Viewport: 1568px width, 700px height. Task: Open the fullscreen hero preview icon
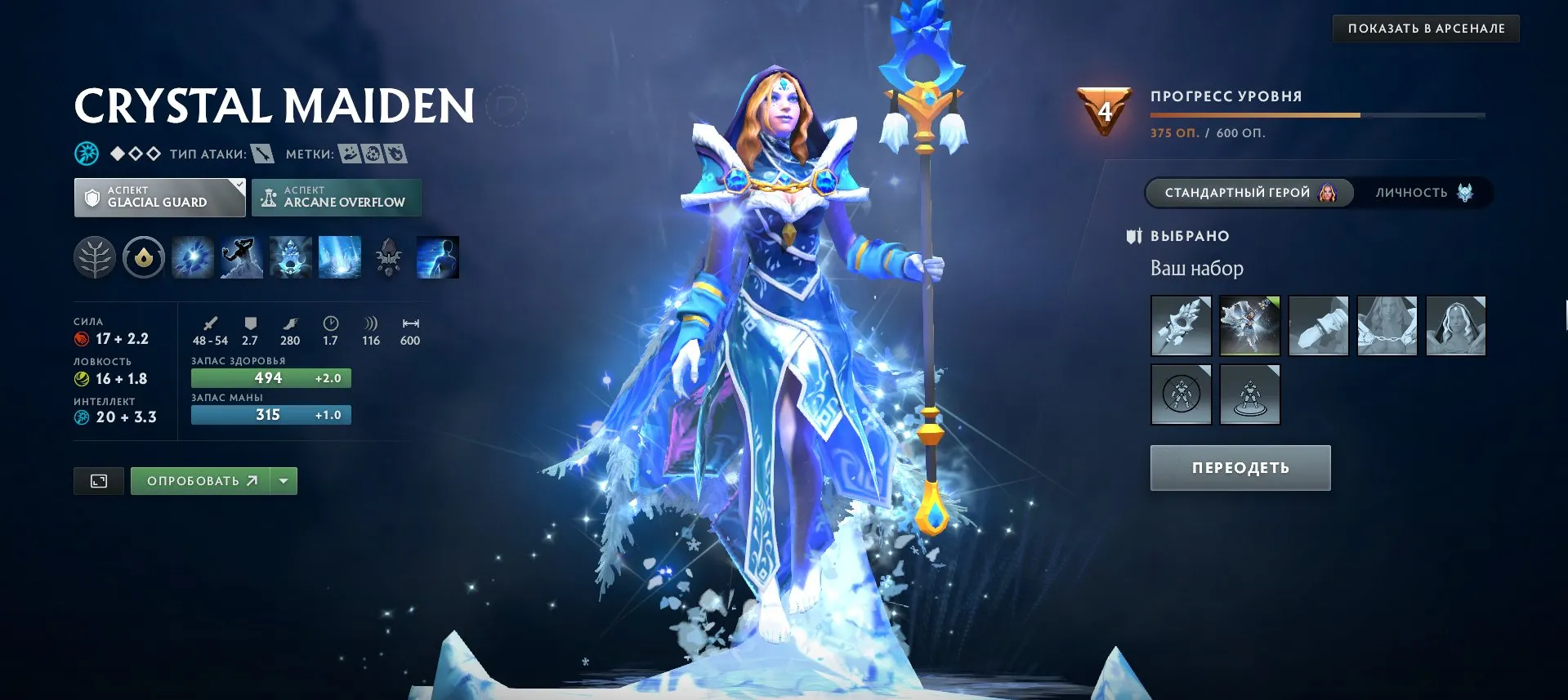[98, 480]
